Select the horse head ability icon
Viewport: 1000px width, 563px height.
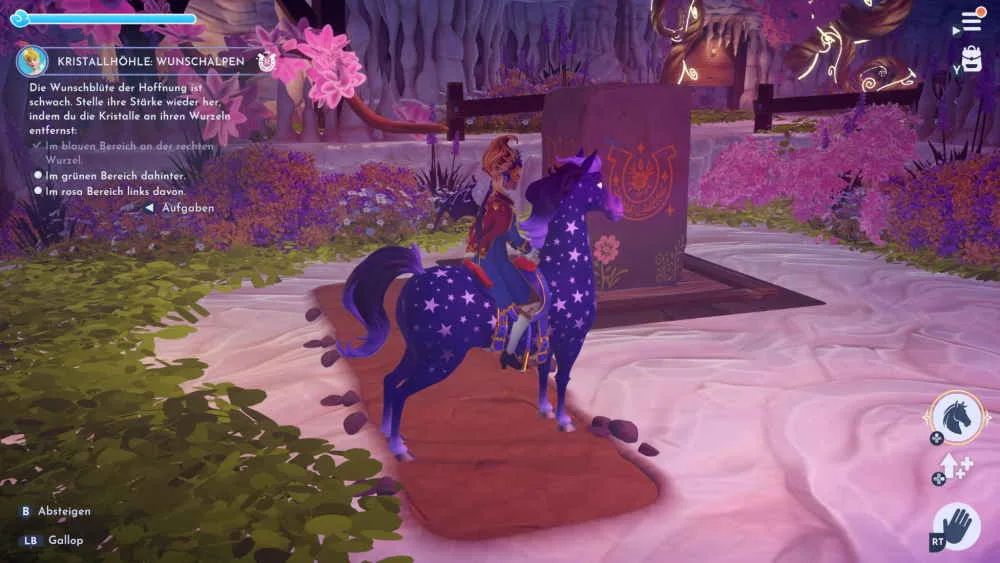pos(959,417)
